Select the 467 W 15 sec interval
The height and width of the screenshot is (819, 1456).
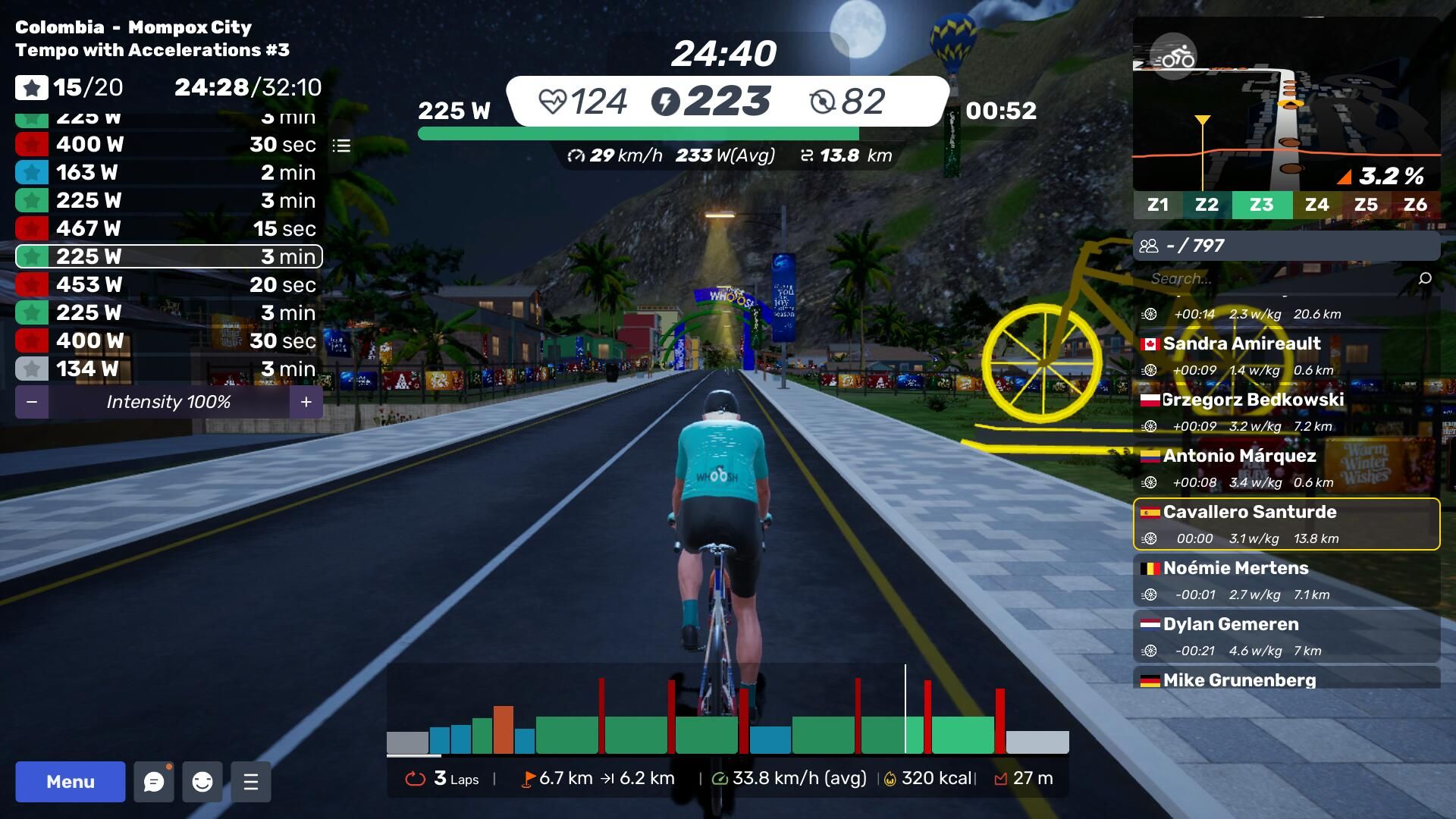pyautogui.click(x=168, y=228)
